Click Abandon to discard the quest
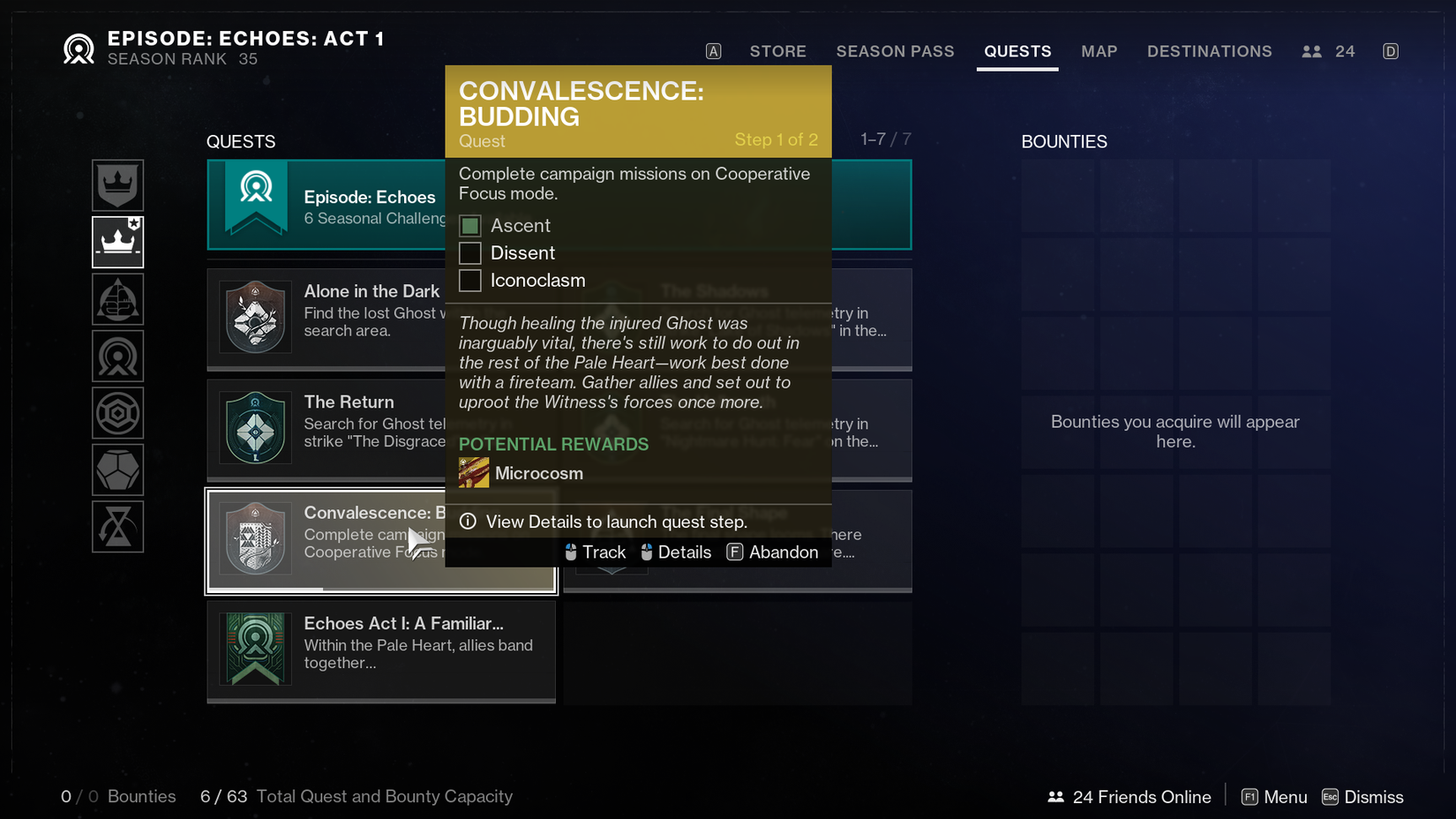The height and width of the screenshot is (819, 1456). 783,552
